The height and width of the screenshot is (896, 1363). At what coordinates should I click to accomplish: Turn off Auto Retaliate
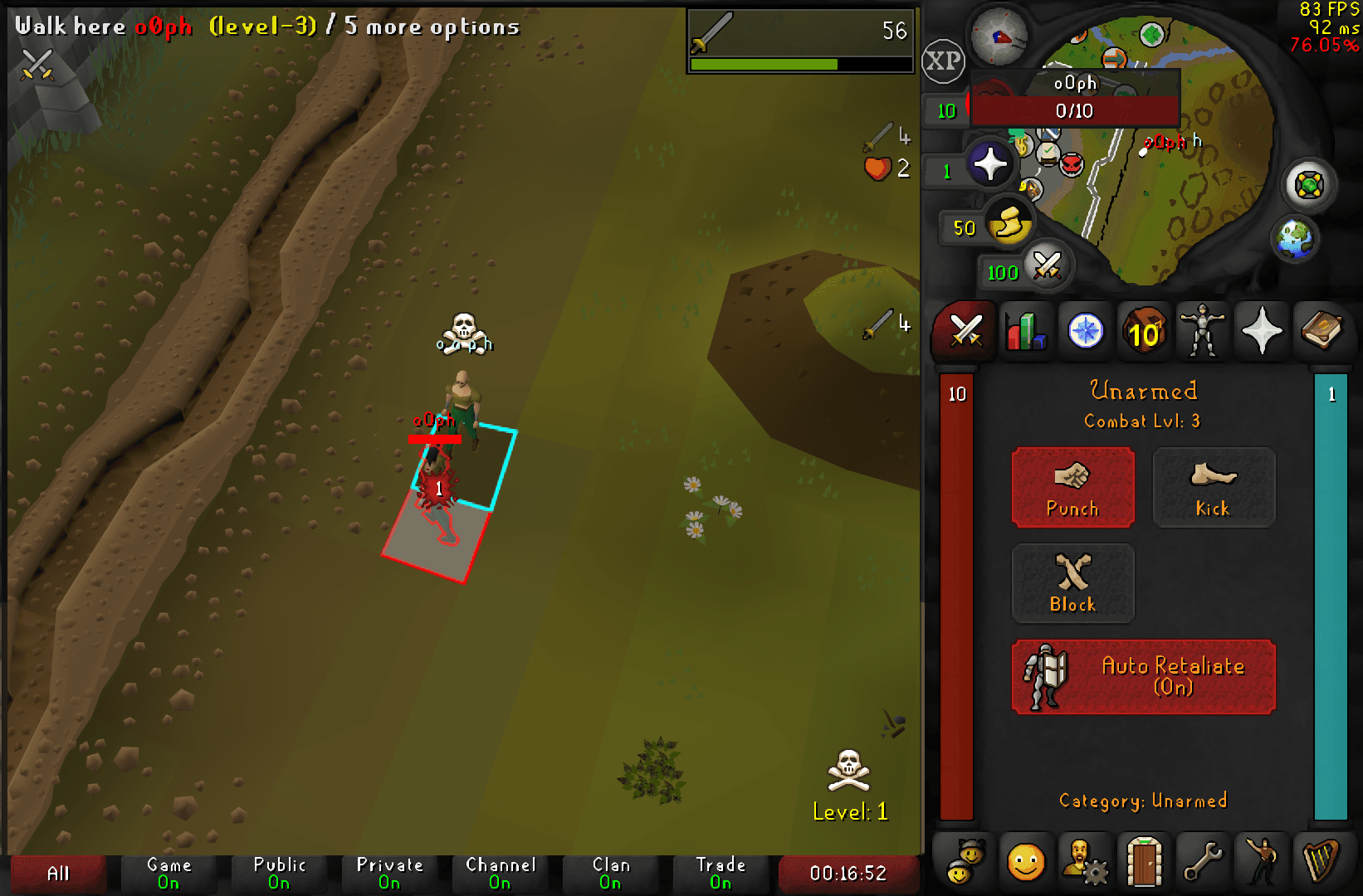point(1143,677)
